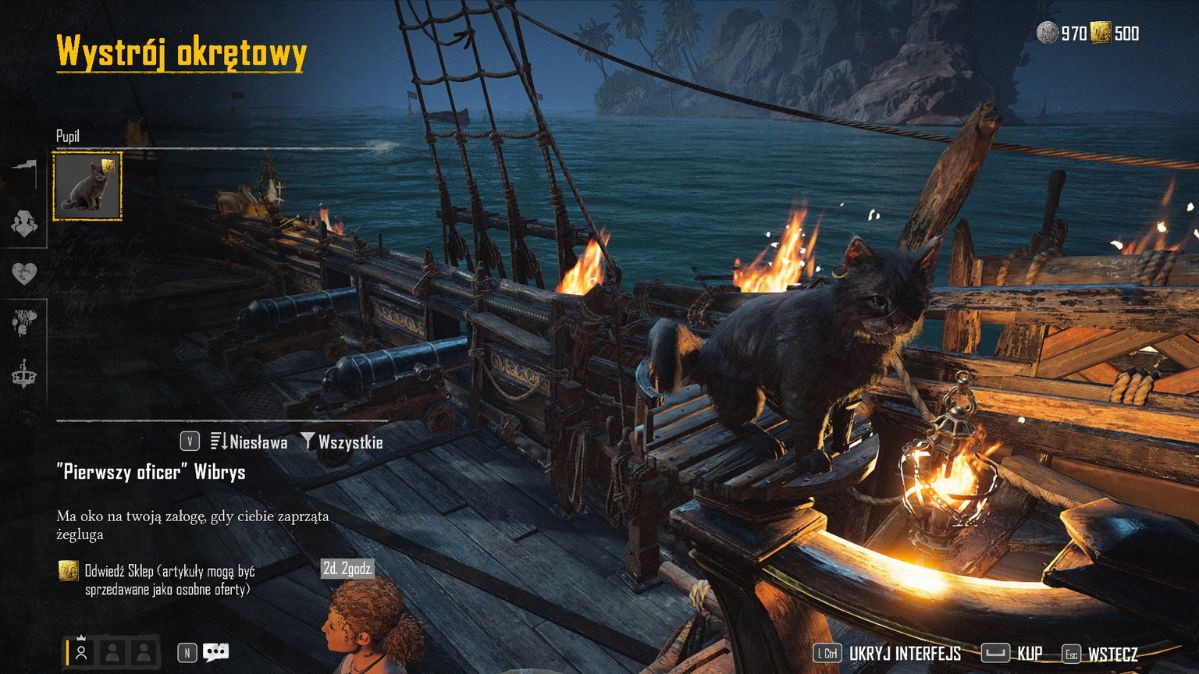Click the gold currency icon showing 500
This screenshot has width=1199, height=674.
pos(1101,33)
